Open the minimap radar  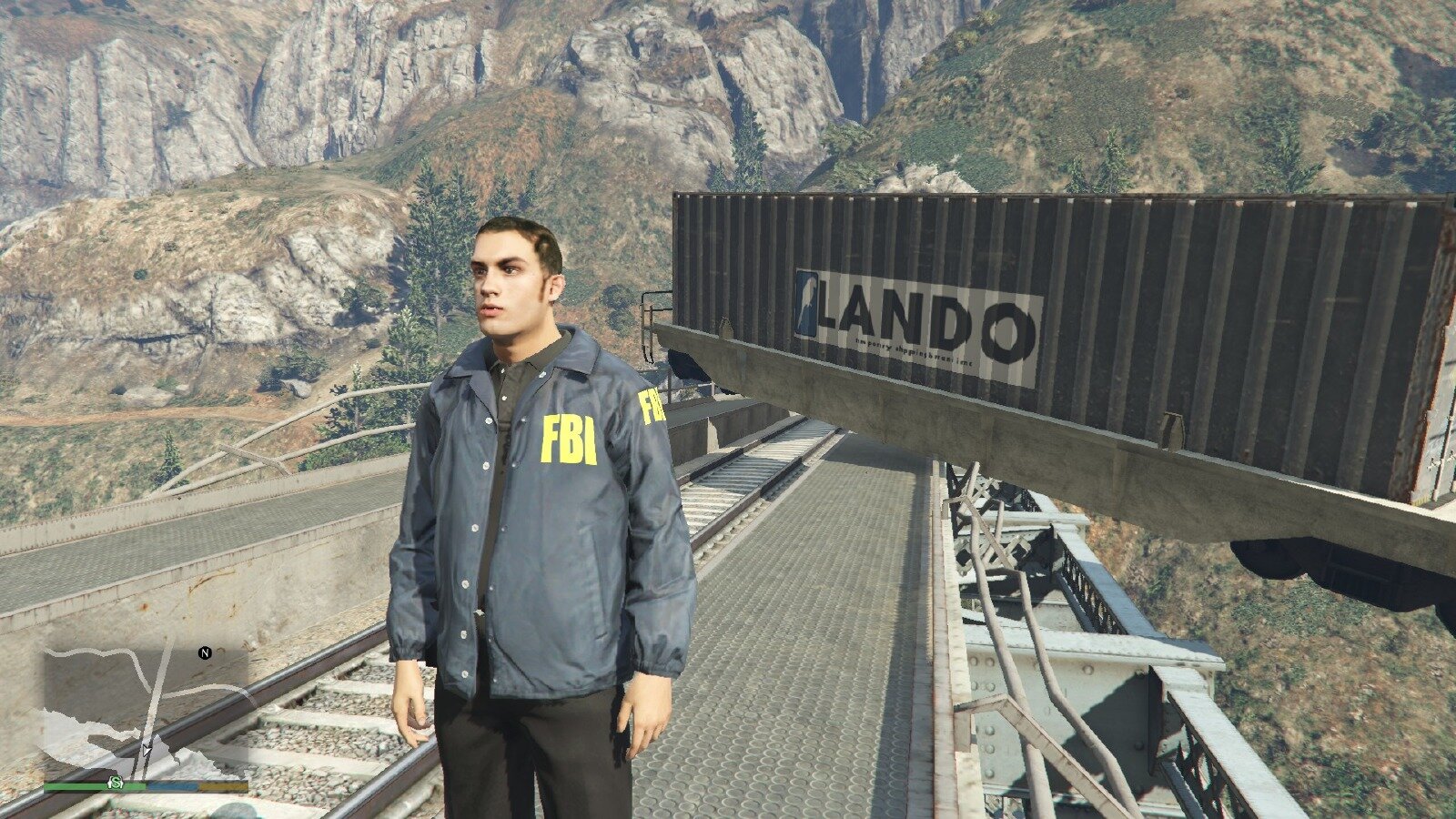[146, 710]
